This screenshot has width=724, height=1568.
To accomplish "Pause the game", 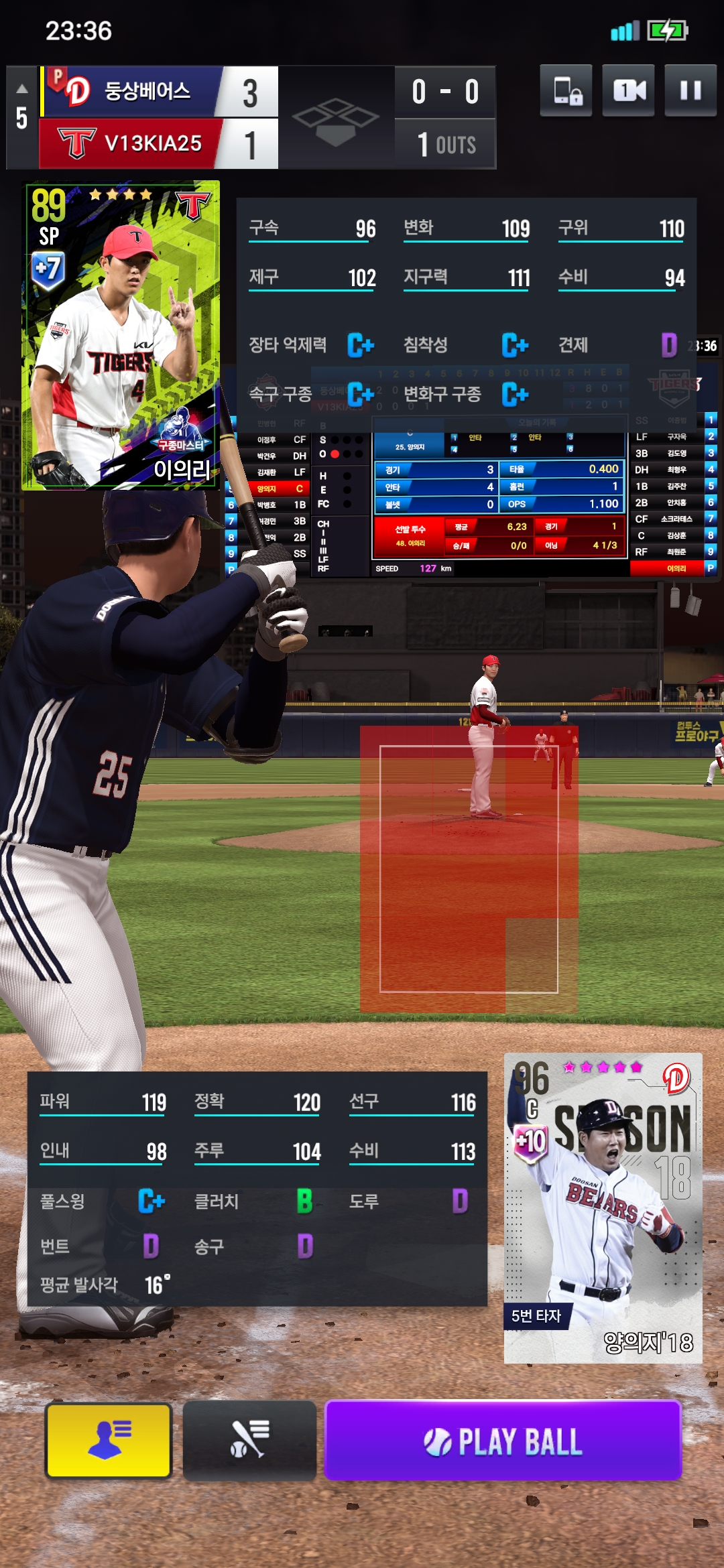I will (x=690, y=90).
